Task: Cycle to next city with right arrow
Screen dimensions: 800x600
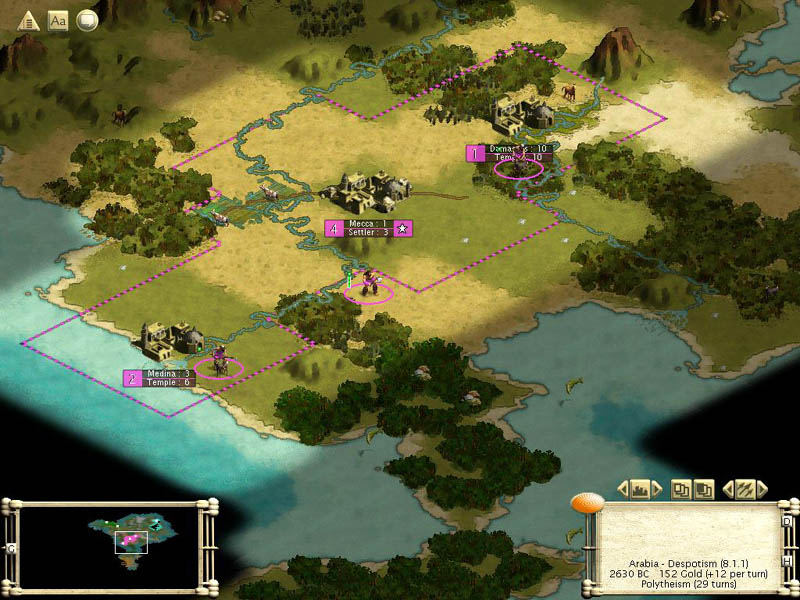Action: [x=659, y=489]
